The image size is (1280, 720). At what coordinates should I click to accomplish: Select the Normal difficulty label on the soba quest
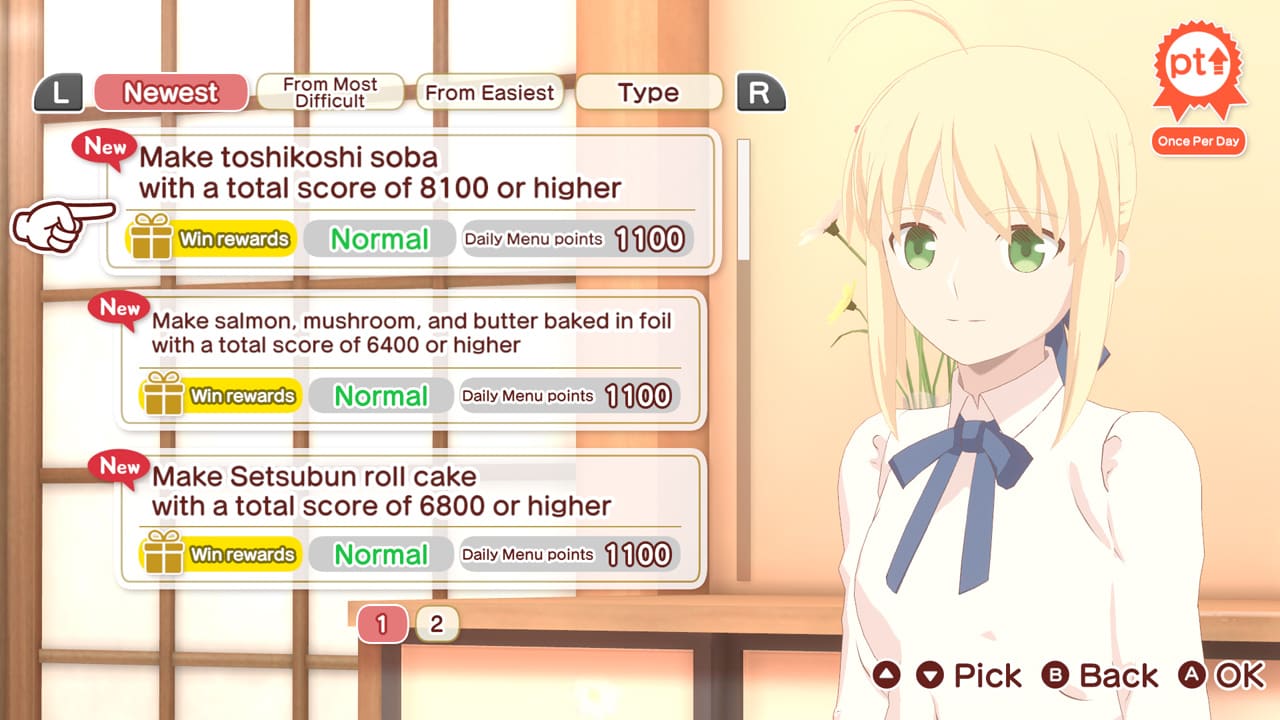pyautogui.click(x=380, y=238)
